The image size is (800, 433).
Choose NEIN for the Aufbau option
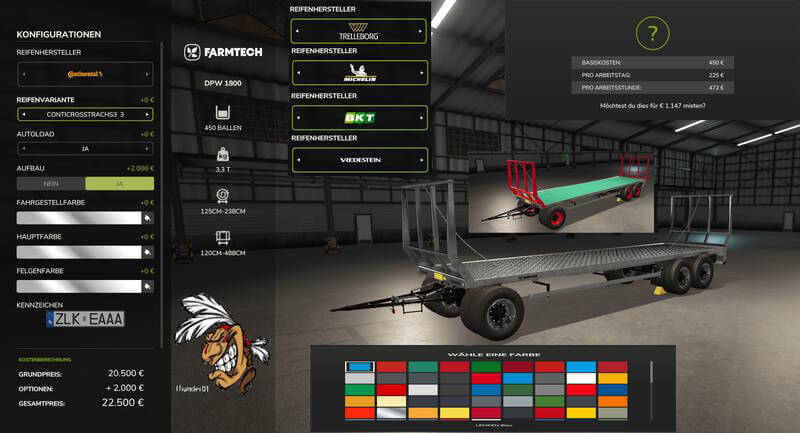click(x=52, y=183)
